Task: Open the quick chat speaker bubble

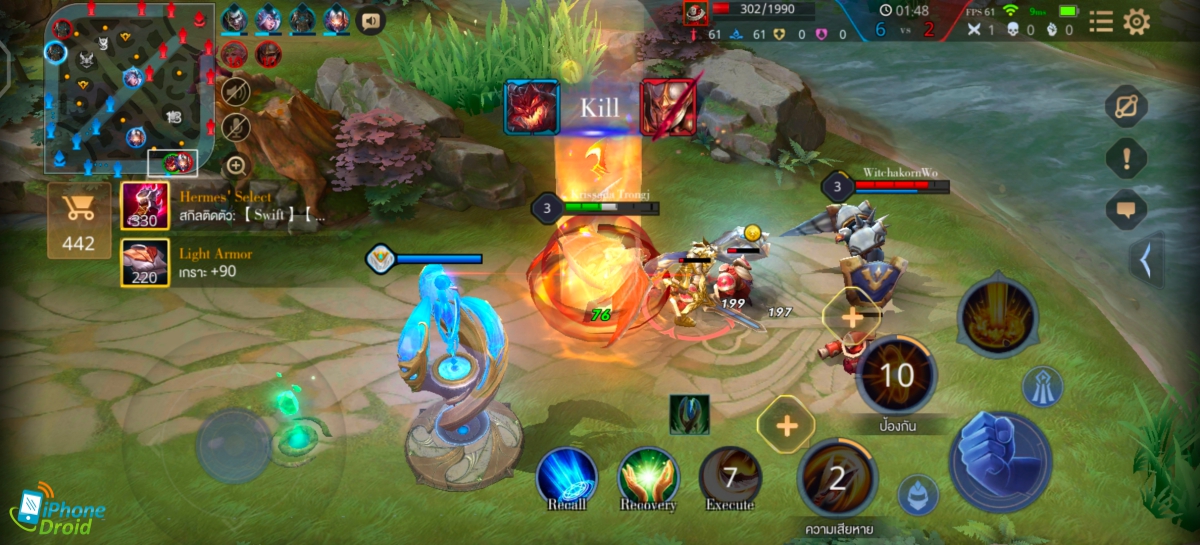Action: [x=371, y=20]
